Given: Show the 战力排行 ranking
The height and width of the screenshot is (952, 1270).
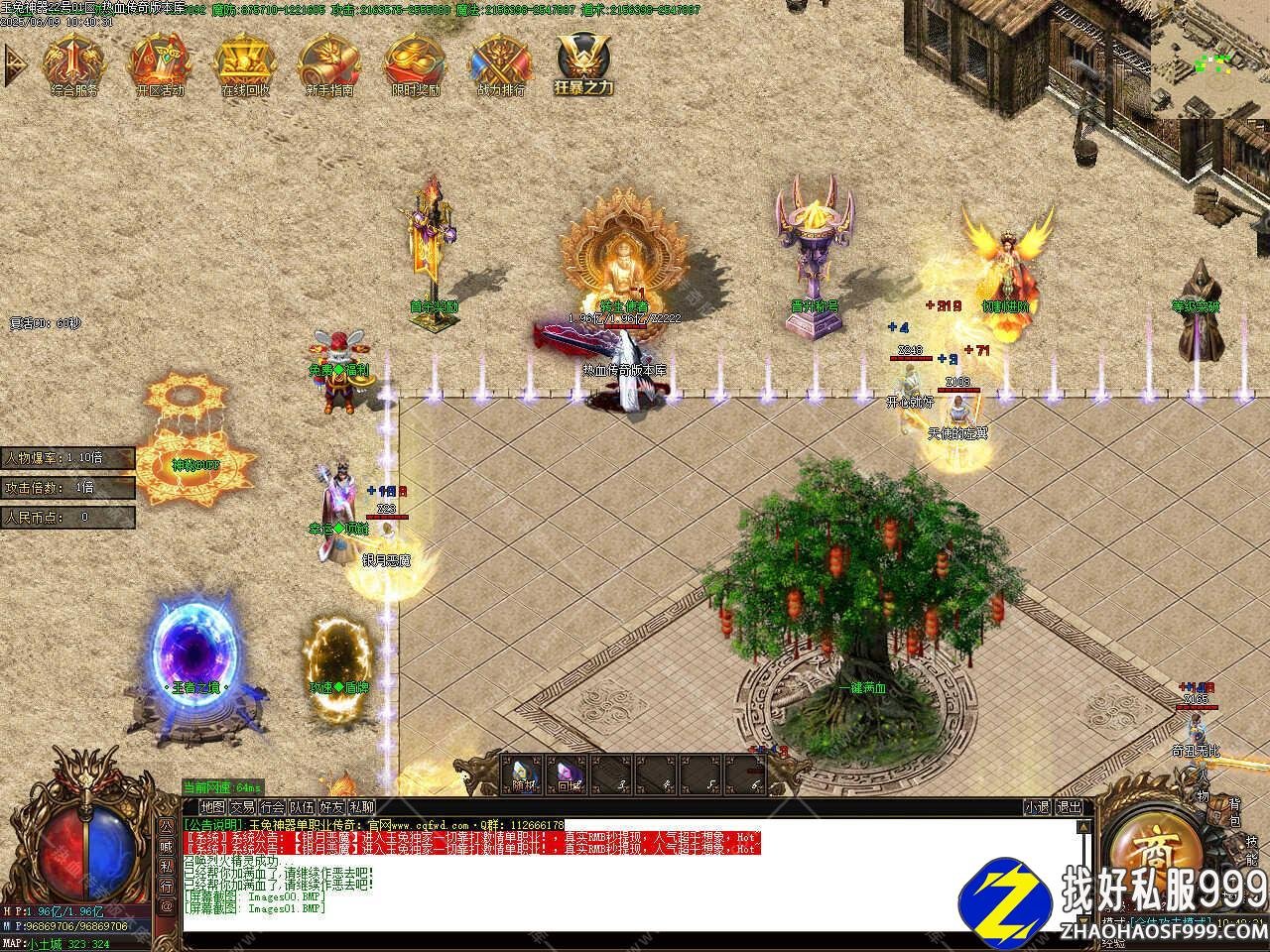Looking at the screenshot, I should pos(500,64).
